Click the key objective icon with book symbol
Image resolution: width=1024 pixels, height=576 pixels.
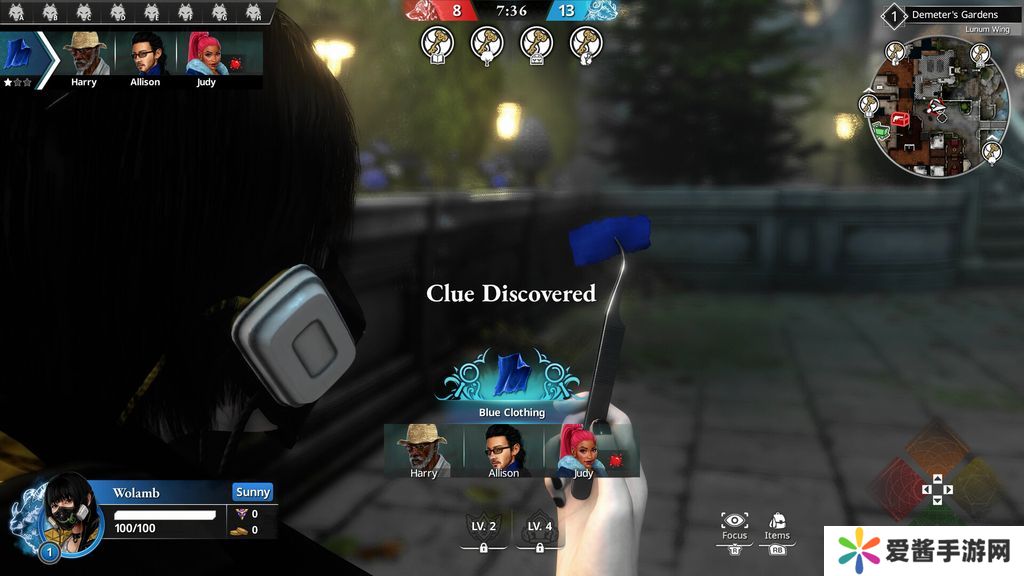tap(437, 43)
